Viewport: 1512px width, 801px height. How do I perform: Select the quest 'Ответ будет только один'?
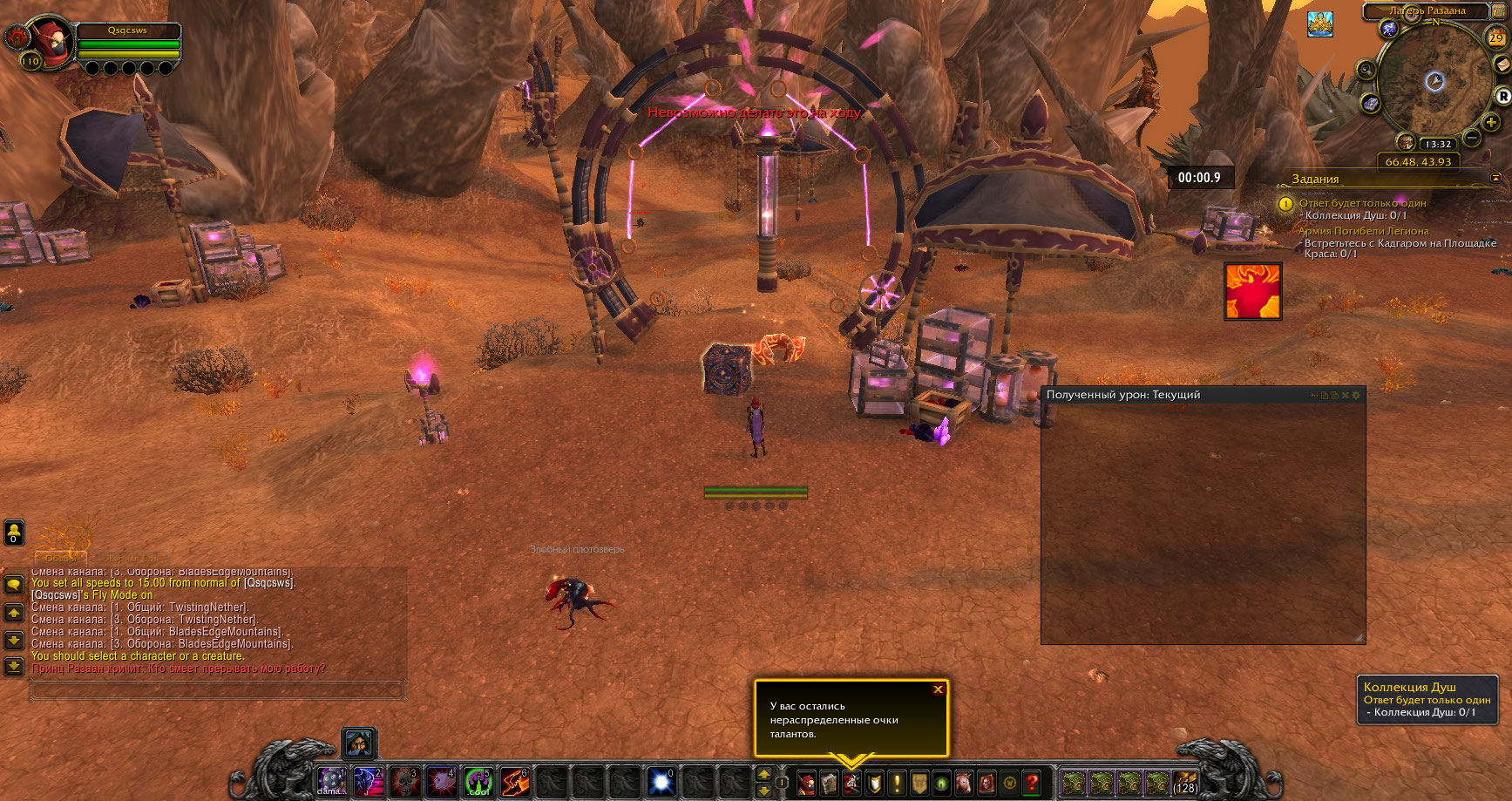1362,203
